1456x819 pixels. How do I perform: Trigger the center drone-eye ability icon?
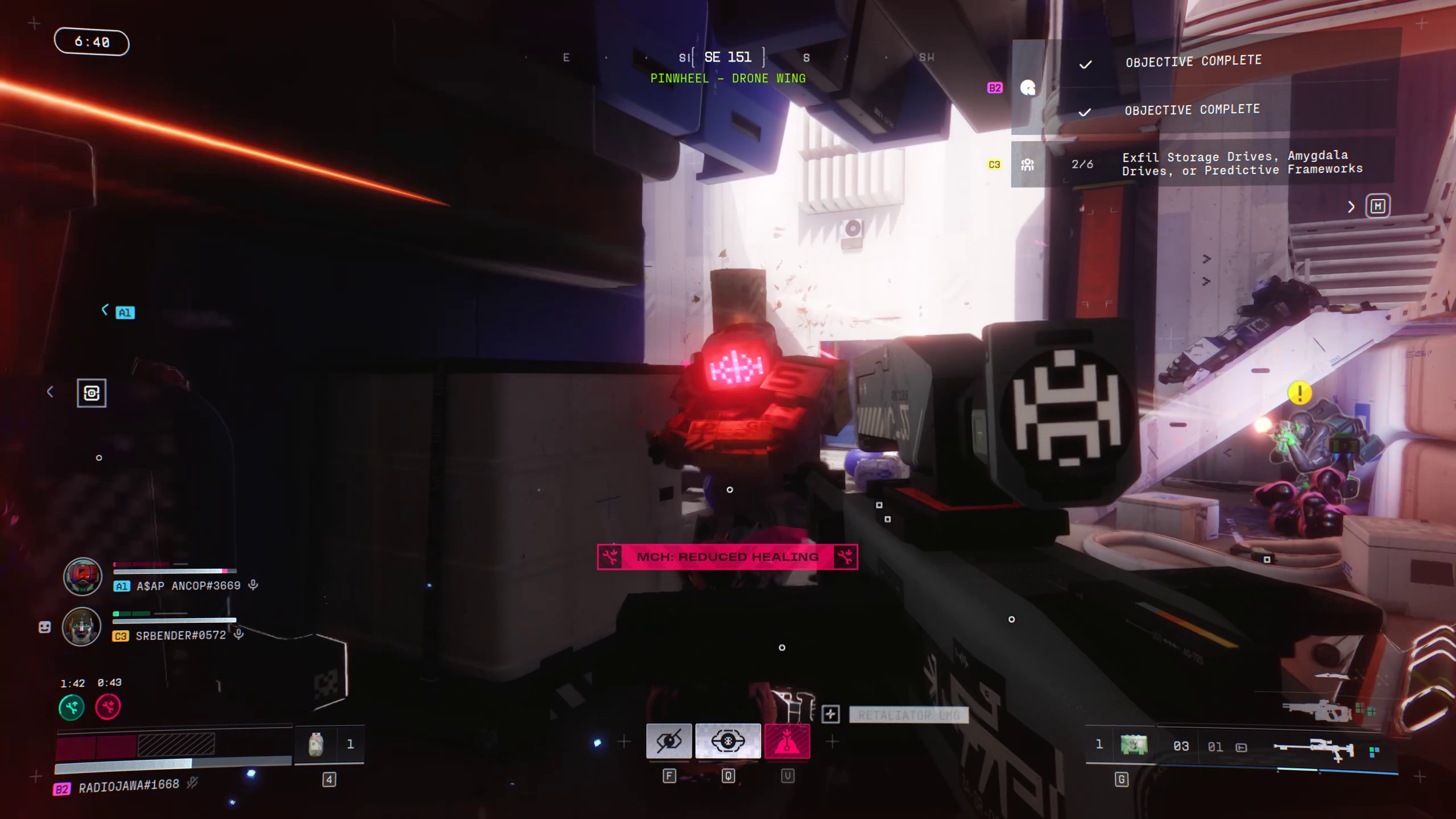(x=728, y=741)
